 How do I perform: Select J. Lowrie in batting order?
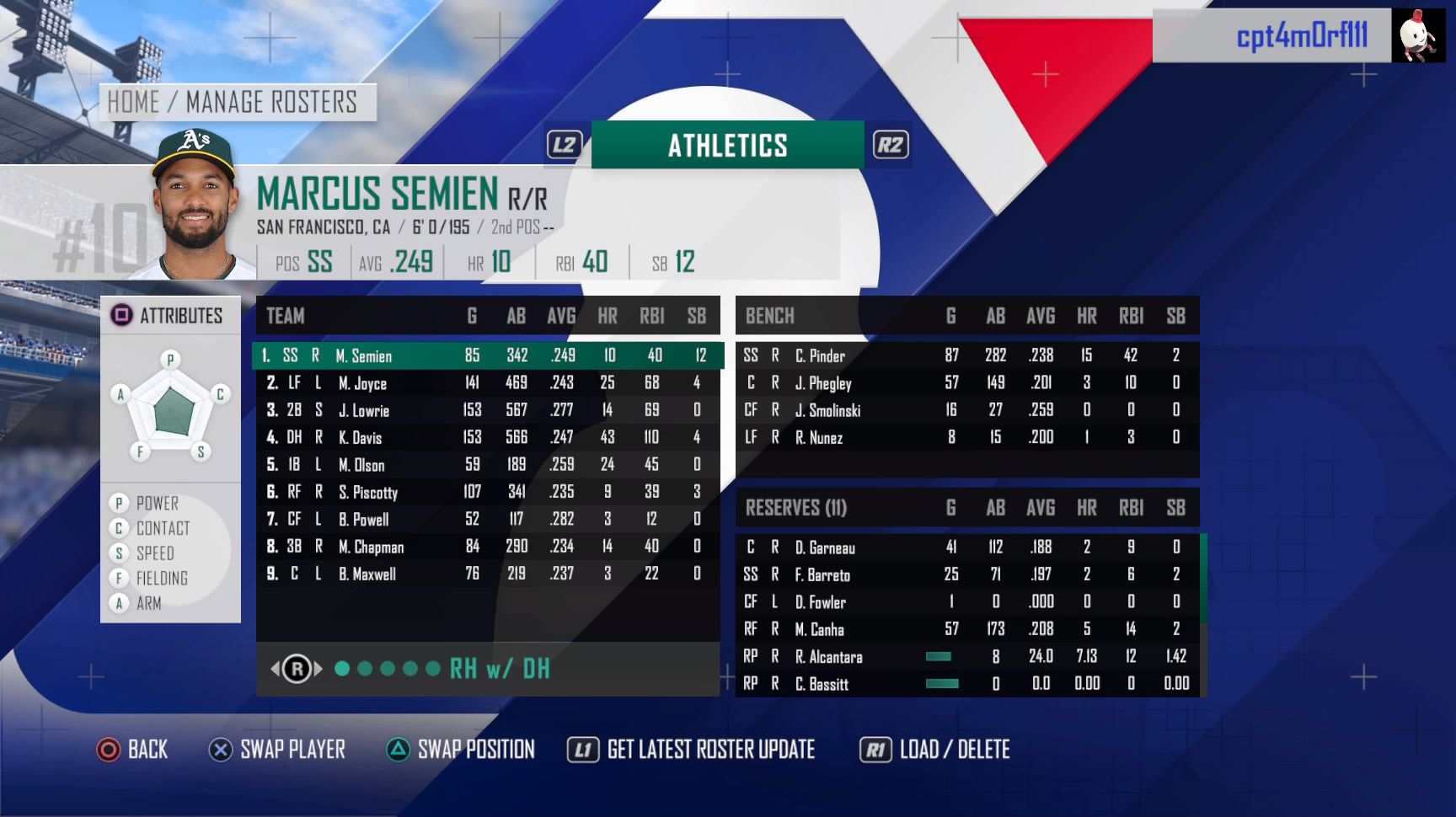(487, 410)
